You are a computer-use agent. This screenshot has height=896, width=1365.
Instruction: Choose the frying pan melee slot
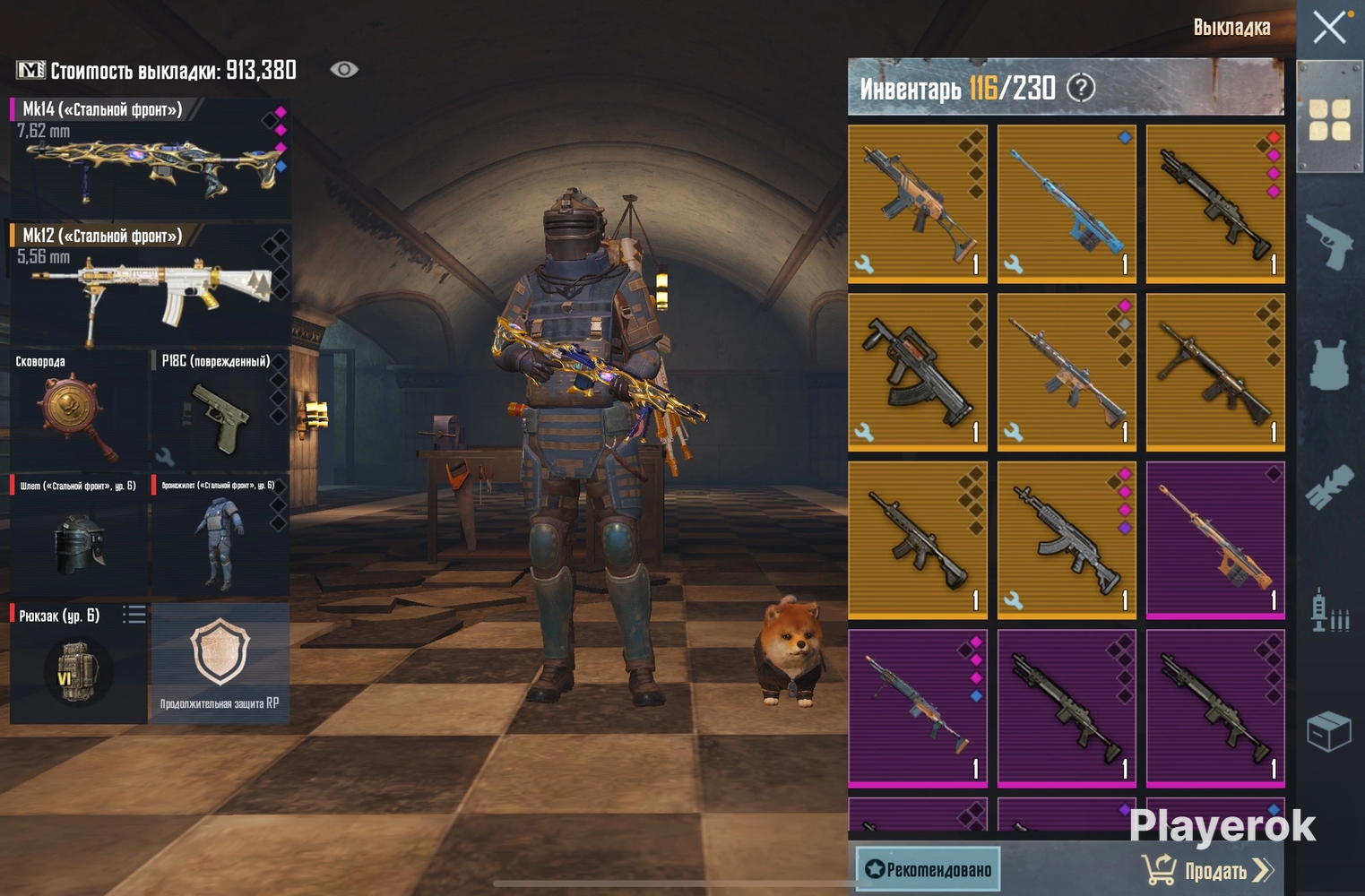78,411
